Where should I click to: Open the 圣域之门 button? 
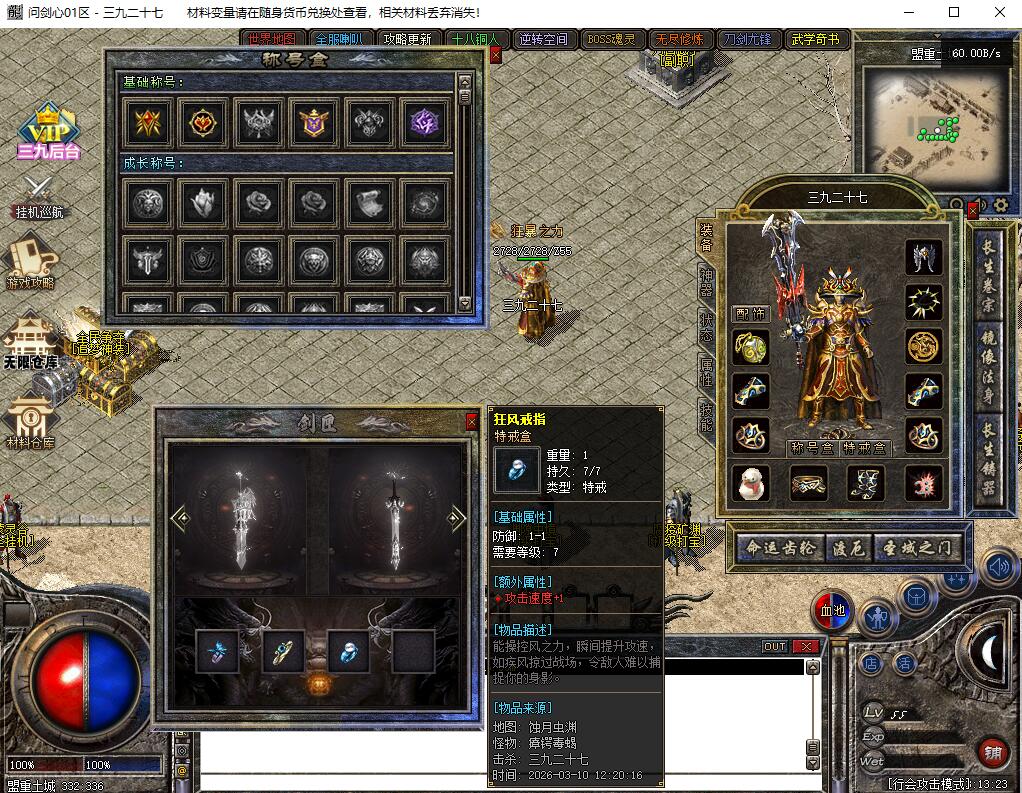pyautogui.click(x=919, y=547)
